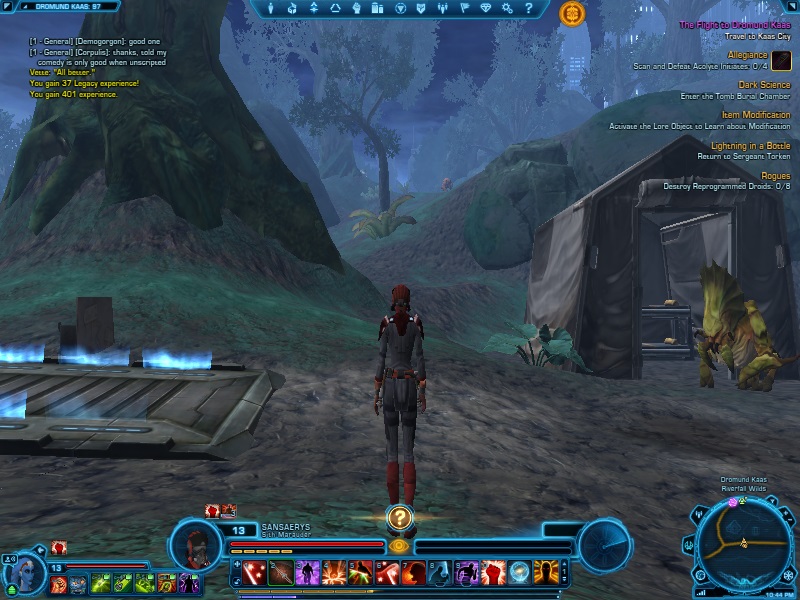The width and height of the screenshot is (800, 600).
Task: Open the gem-shaped icon in top menu
Action: 485,9
